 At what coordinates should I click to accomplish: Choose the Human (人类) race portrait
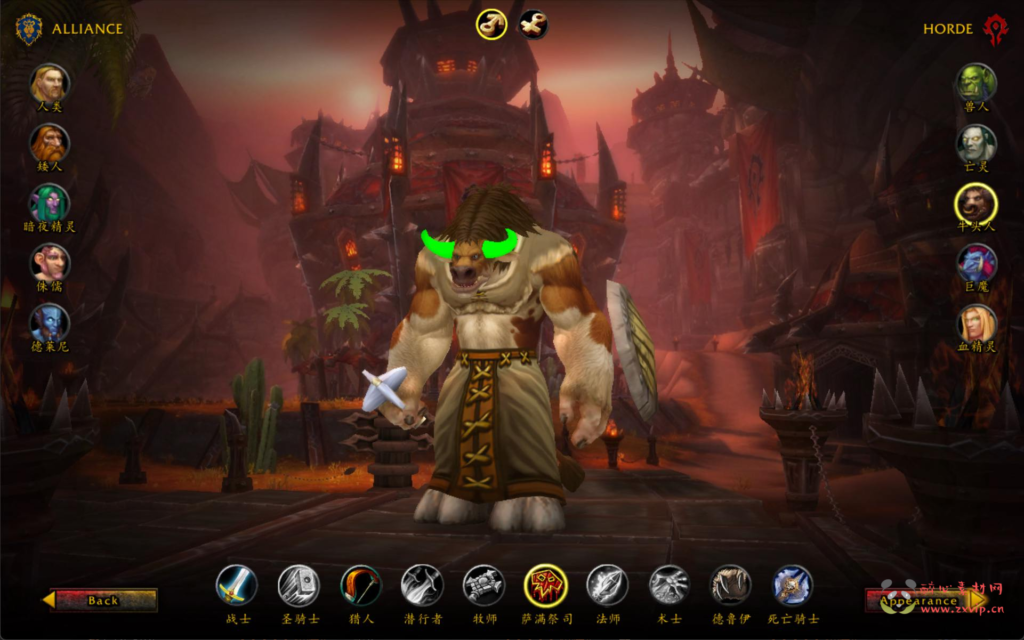click(x=49, y=83)
